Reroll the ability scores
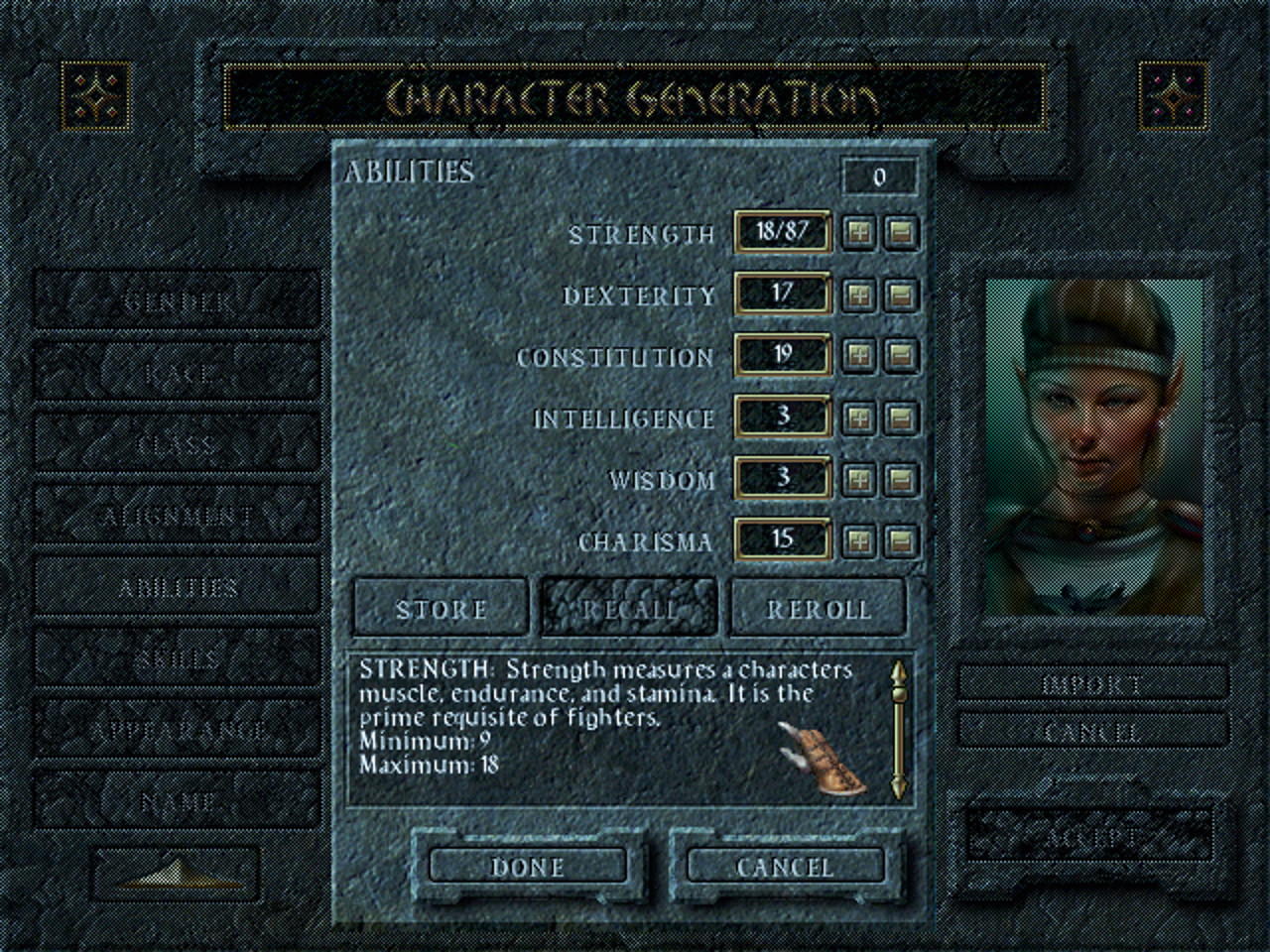 (x=818, y=608)
